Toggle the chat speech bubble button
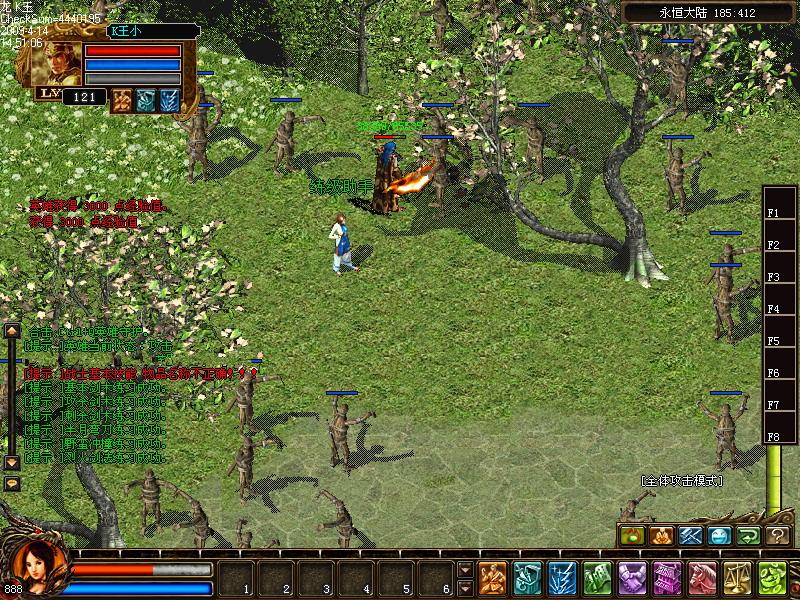 pyautogui.click(x=12, y=483)
